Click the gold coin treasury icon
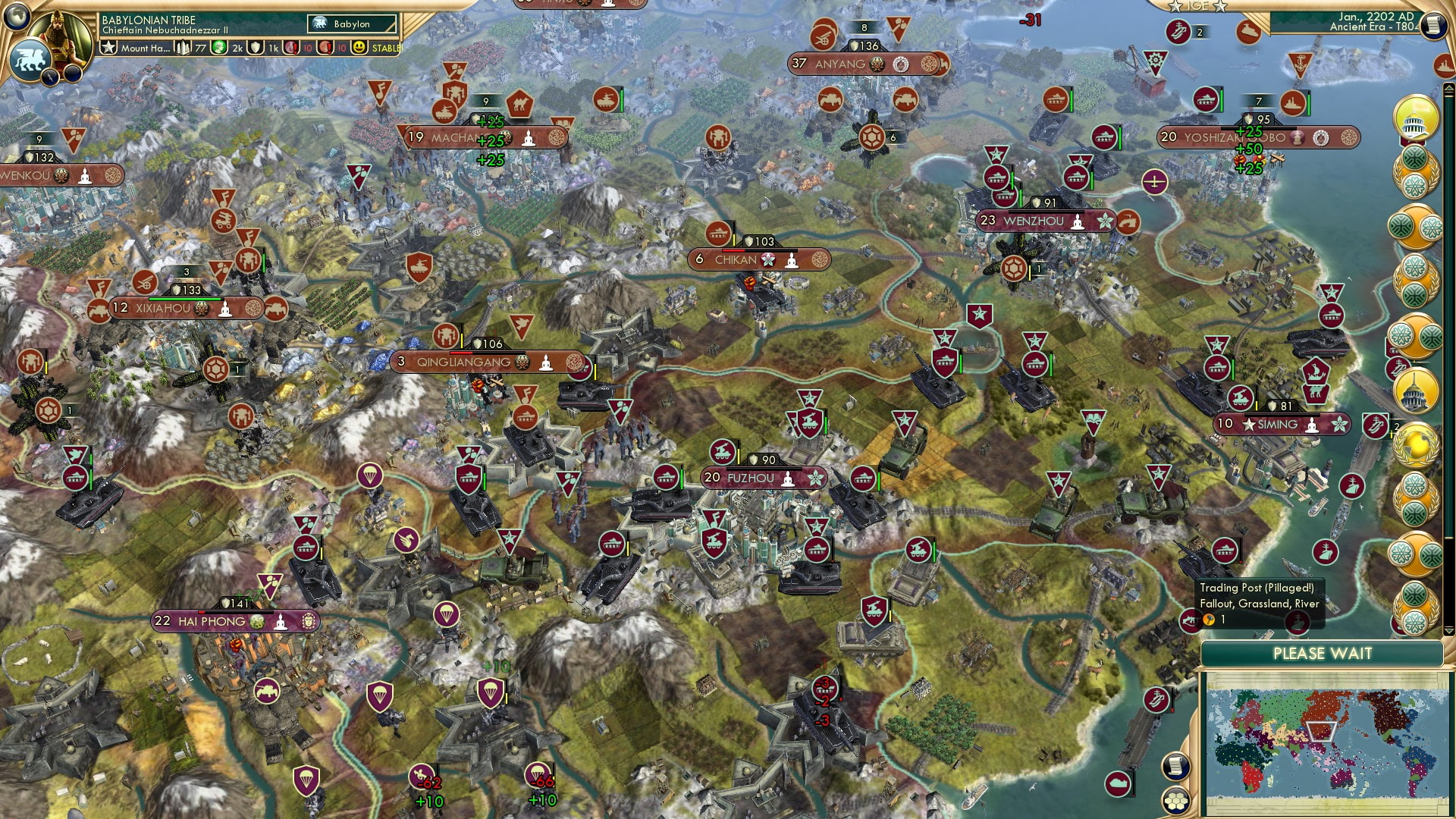Screen dimensions: 1456x819 click(184, 48)
